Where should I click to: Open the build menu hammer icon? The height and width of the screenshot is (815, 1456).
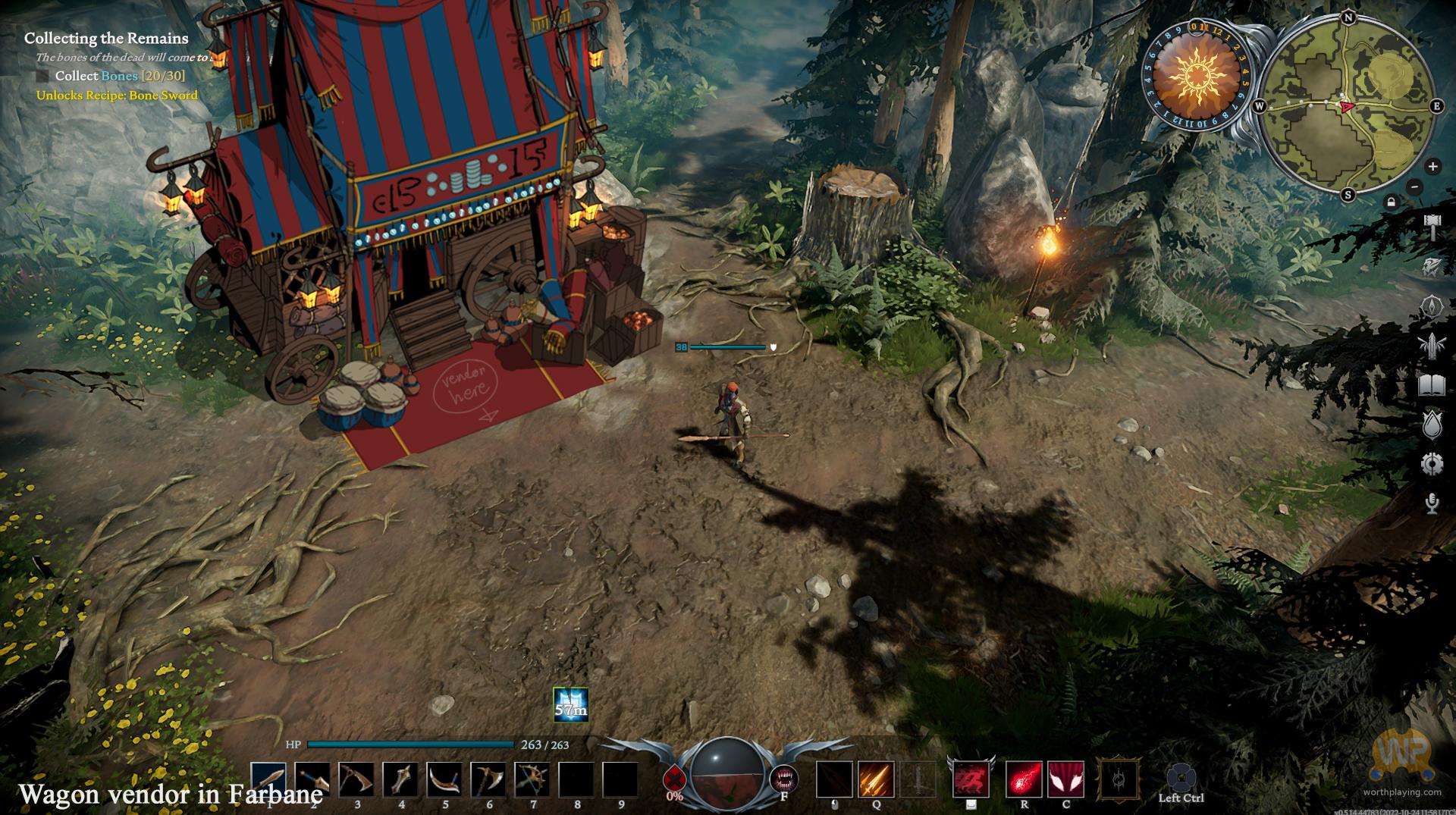1432,226
